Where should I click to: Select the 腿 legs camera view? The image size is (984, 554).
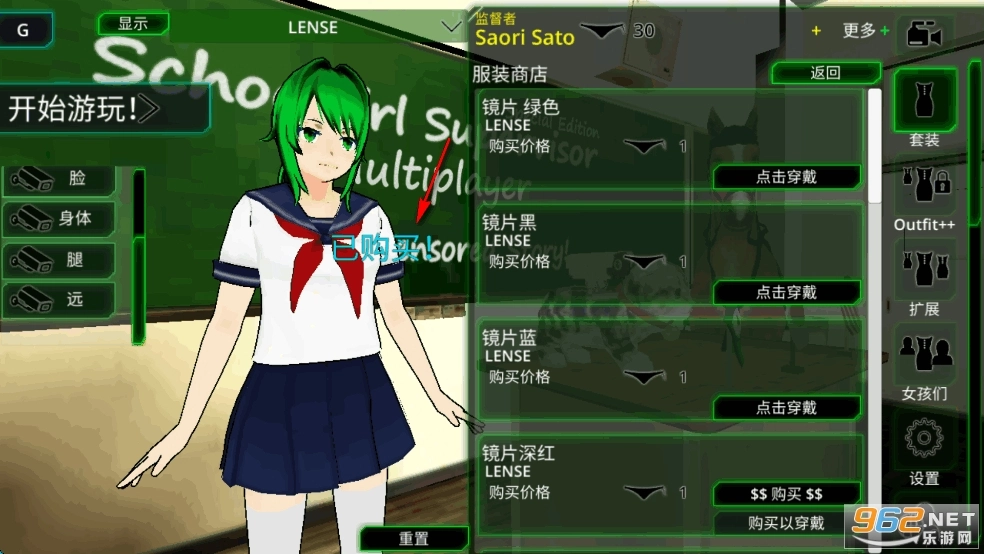click(x=60, y=259)
